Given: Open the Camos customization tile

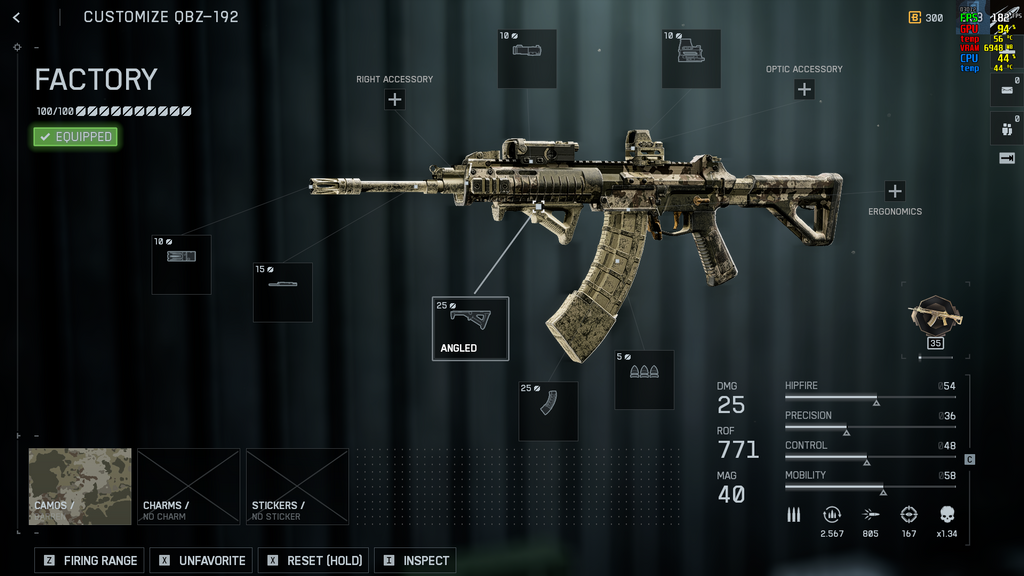Looking at the screenshot, I should pyautogui.click(x=80, y=486).
